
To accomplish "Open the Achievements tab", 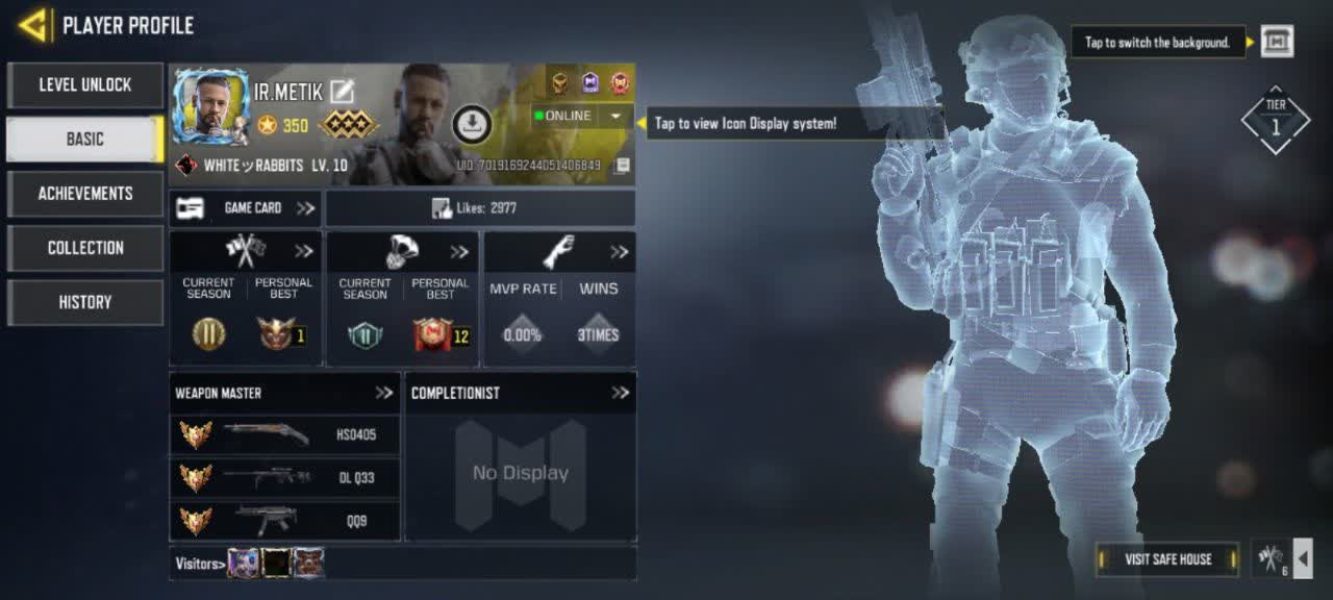I will 85,194.
